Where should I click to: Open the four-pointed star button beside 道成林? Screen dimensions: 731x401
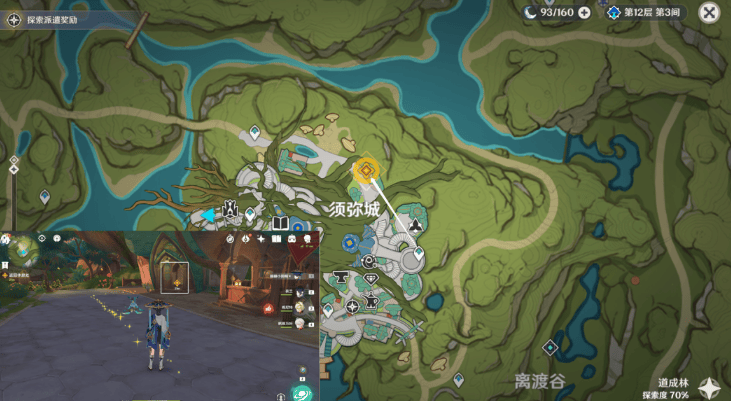point(709,388)
